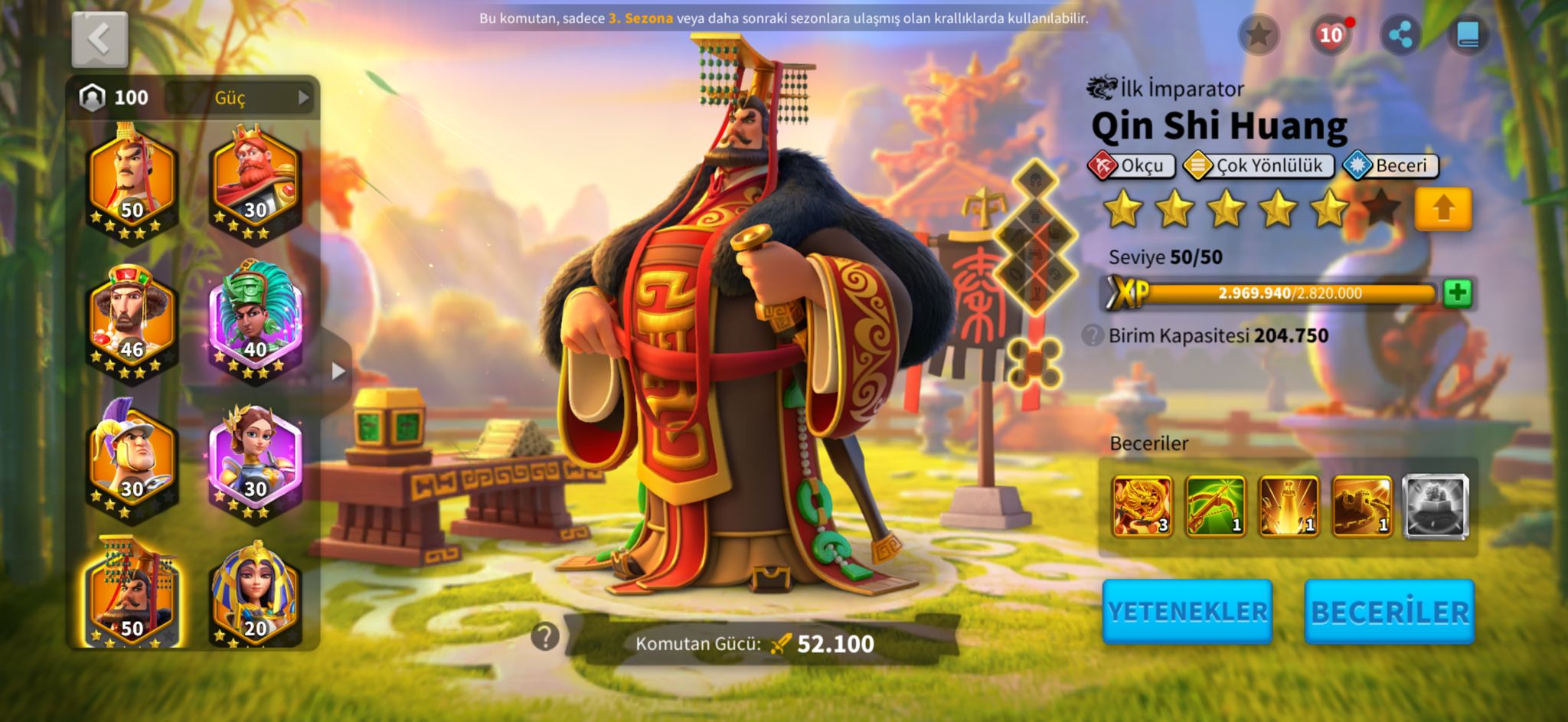Go back with the arrow button
Image resolution: width=1568 pixels, height=722 pixels.
pos(100,40)
